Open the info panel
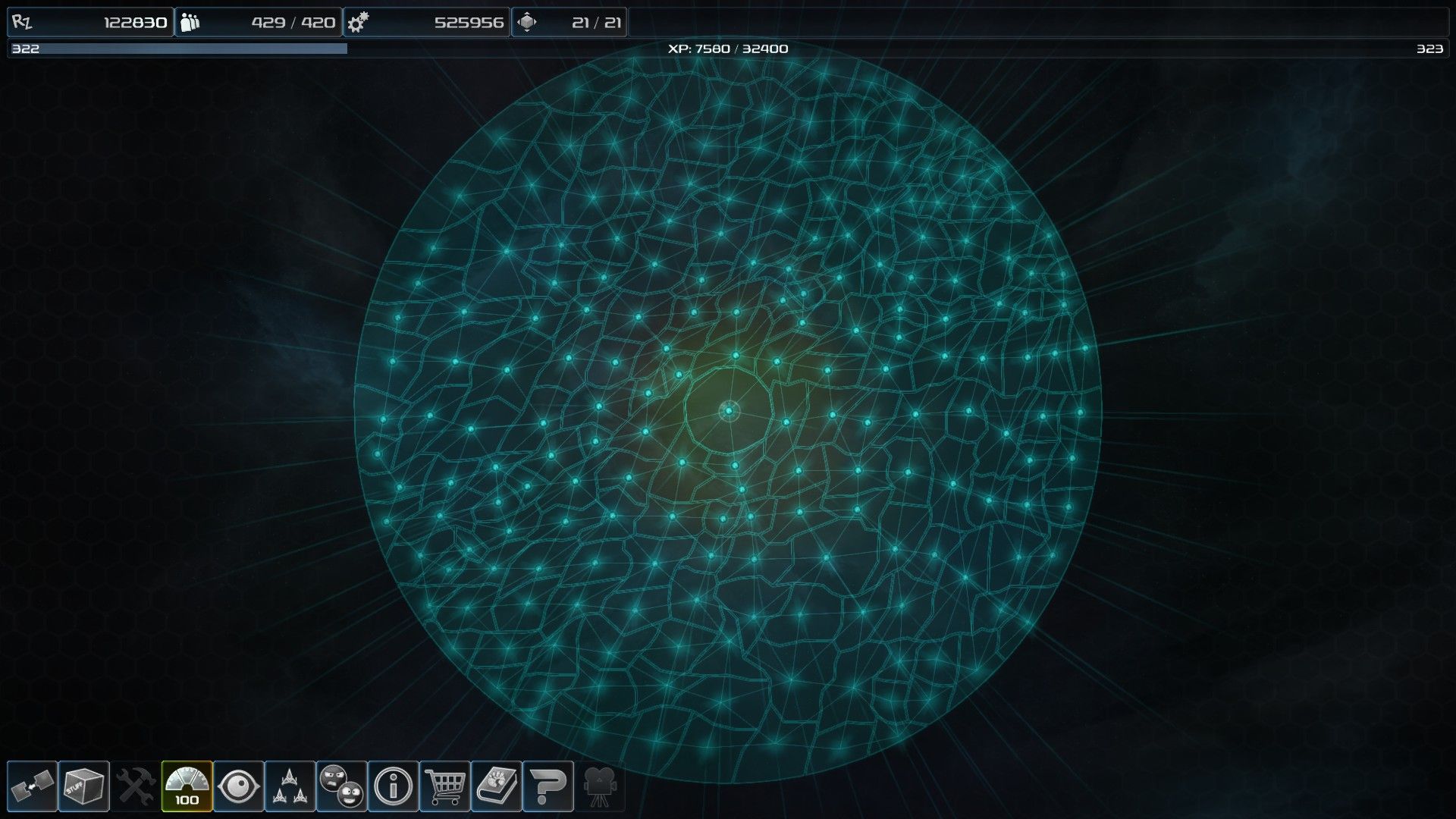This screenshot has height=819, width=1456. (392, 785)
